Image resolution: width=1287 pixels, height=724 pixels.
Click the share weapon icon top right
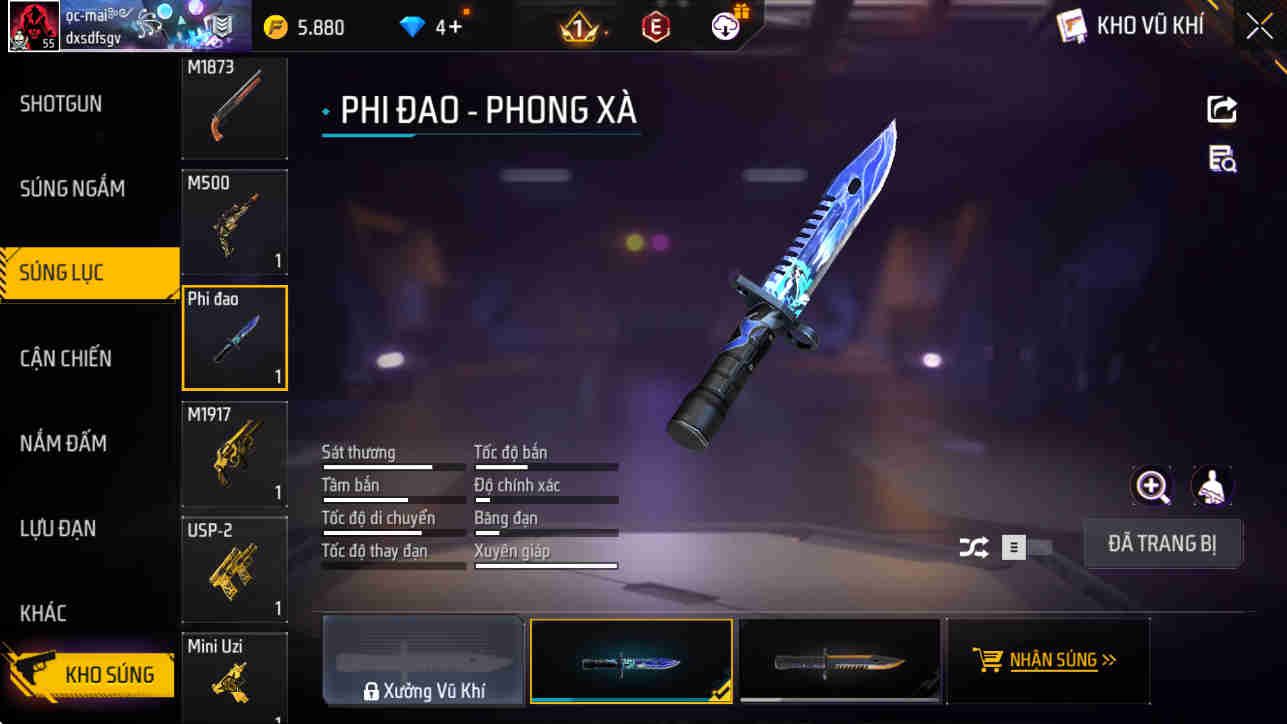pos(1221,110)
